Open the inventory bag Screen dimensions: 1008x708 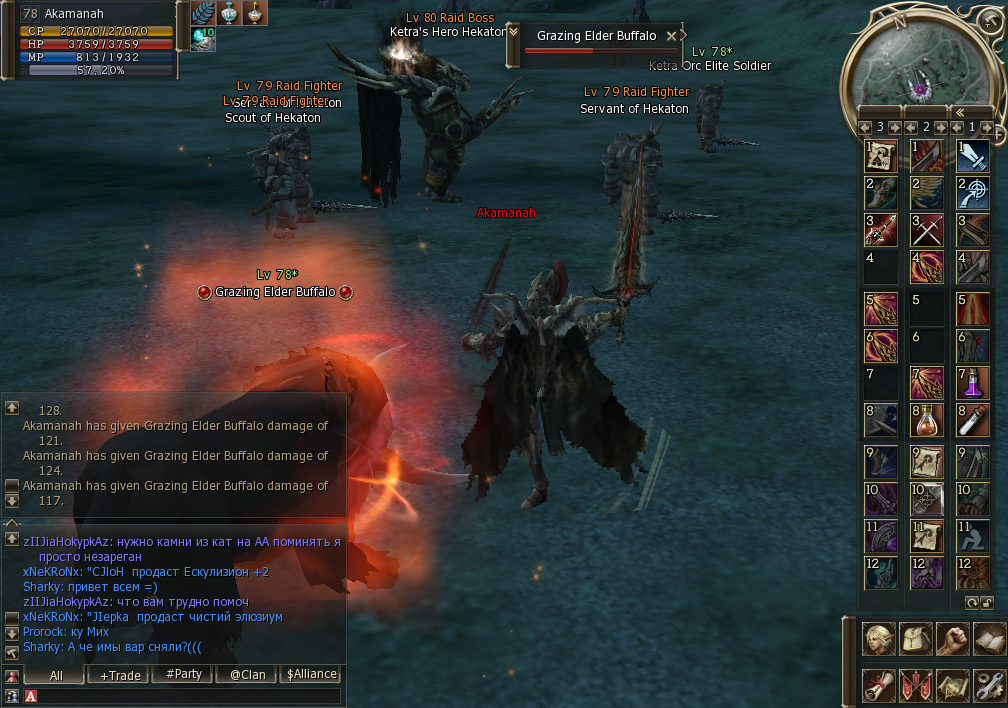[916, 638]
